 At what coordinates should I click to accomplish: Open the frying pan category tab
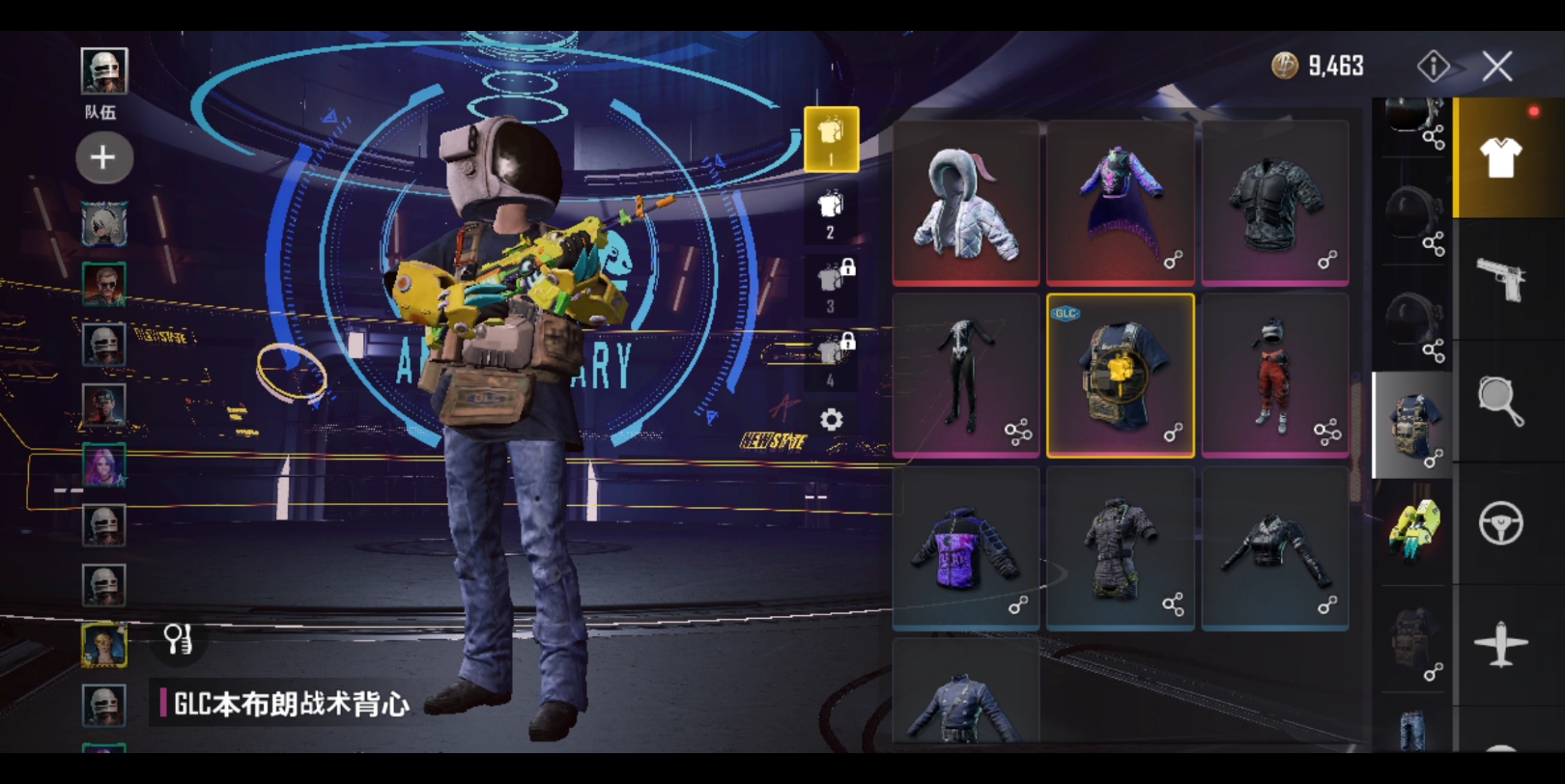[x=1500, y=401]
